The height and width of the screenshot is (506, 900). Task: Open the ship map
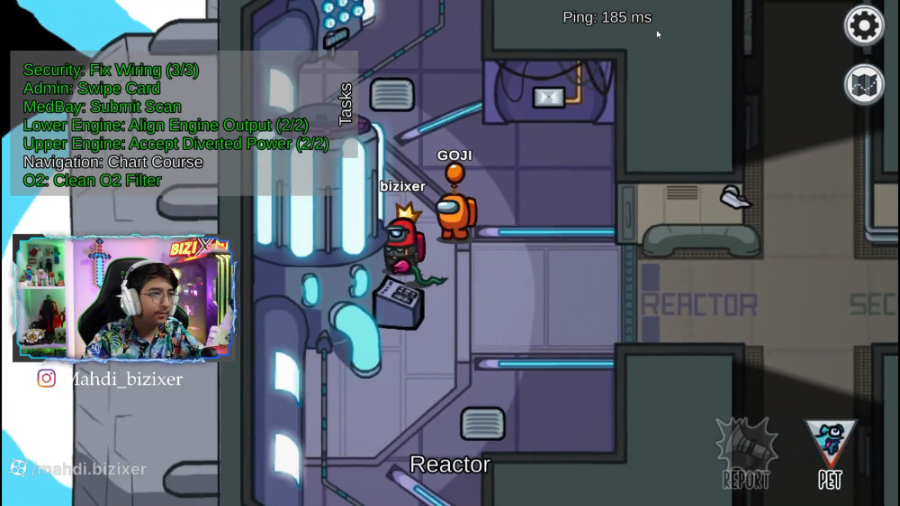[864, 84]
